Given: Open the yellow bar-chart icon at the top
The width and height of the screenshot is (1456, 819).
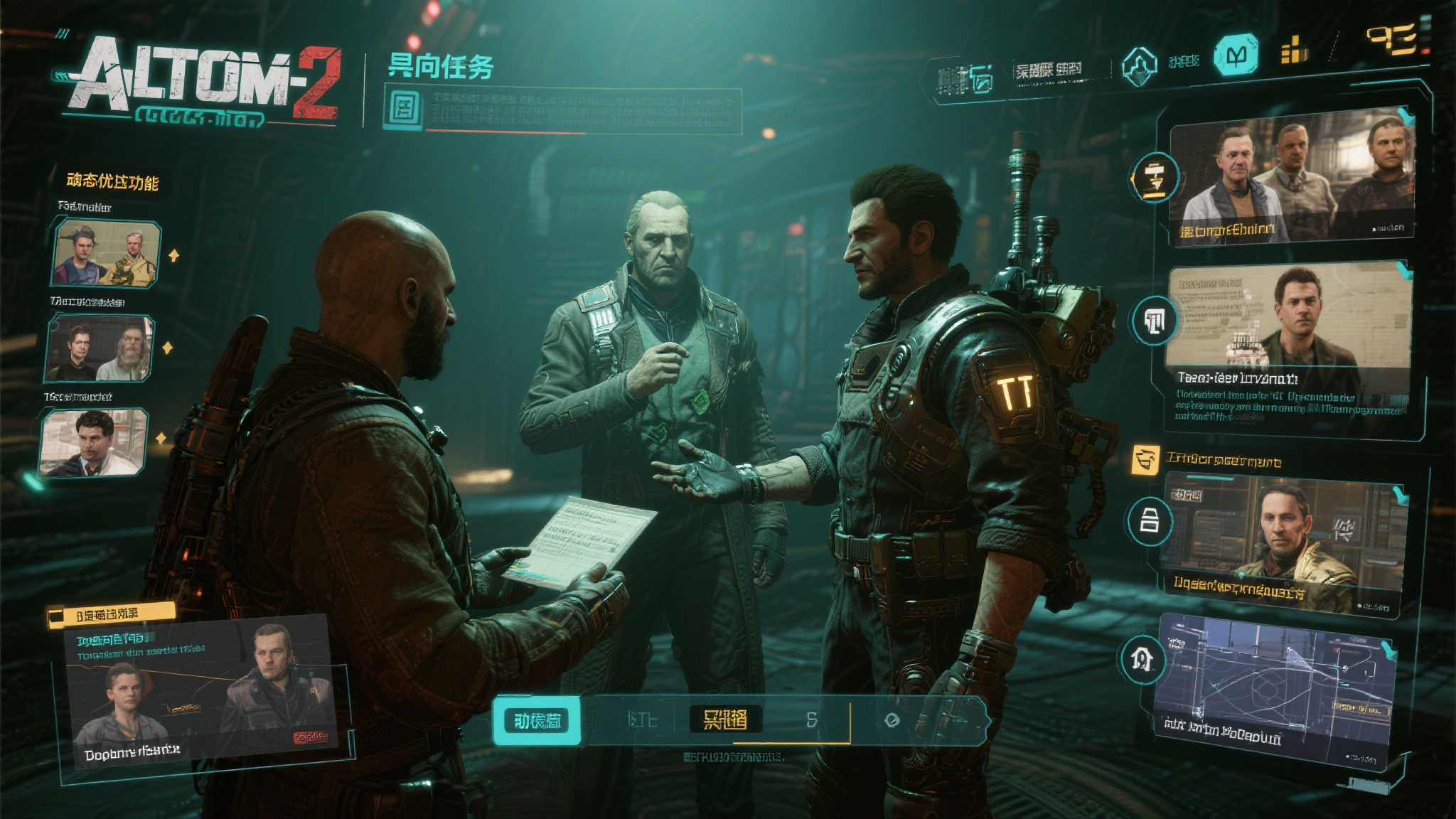Looking at the screenshot, I should click(1293, 51).
